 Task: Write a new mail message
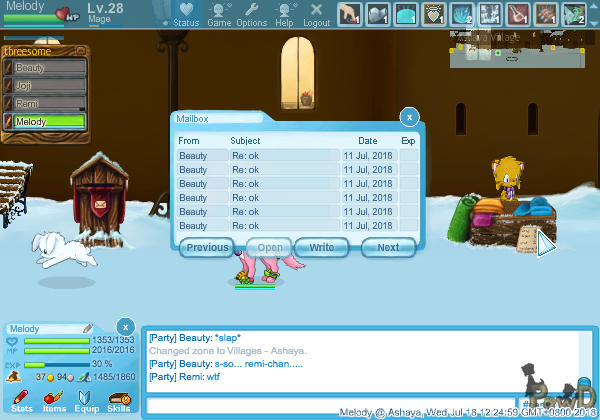(x=322, y=248)
